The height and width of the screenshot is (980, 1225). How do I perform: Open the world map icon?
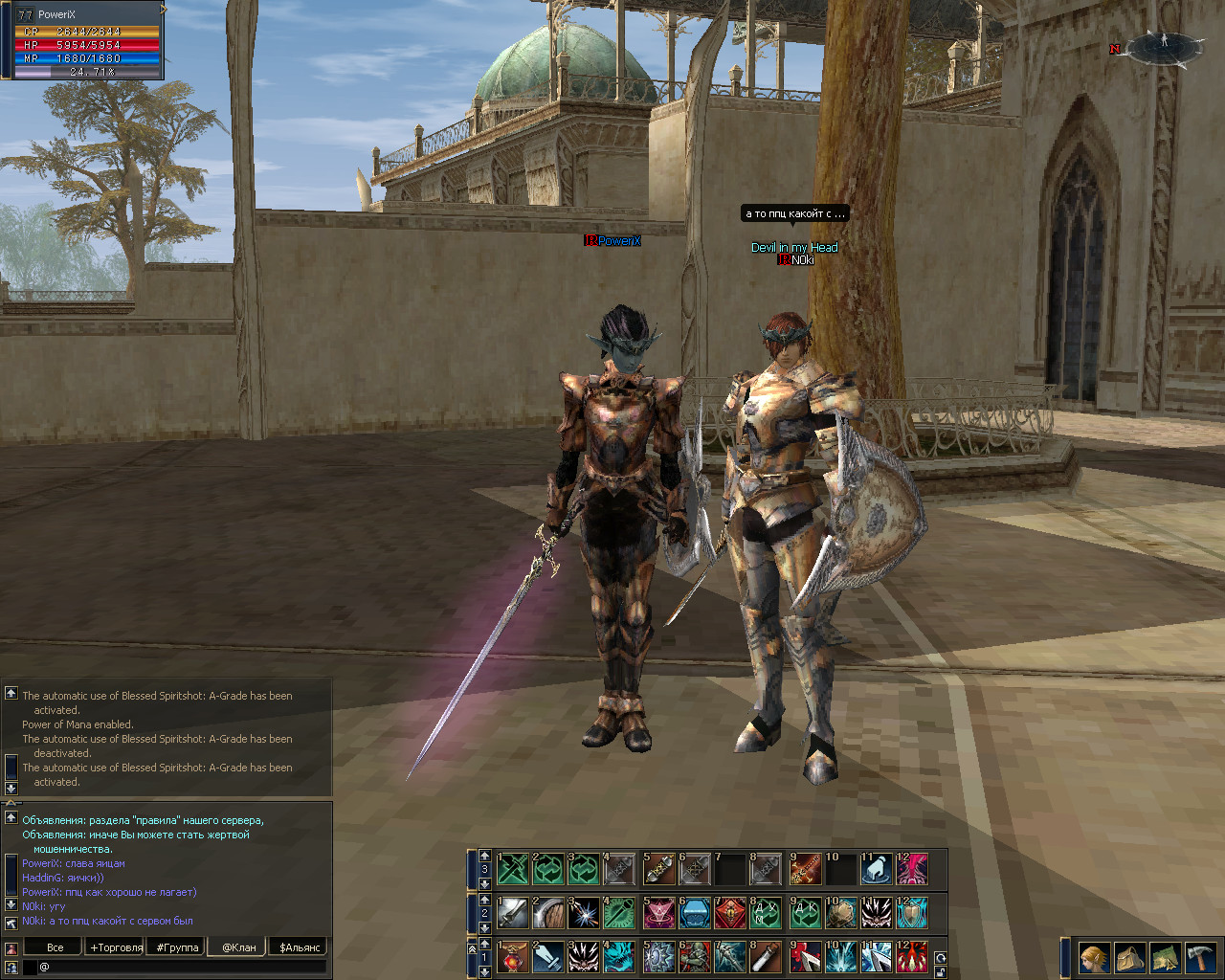pyautogui.click(x=1165, y=957)
